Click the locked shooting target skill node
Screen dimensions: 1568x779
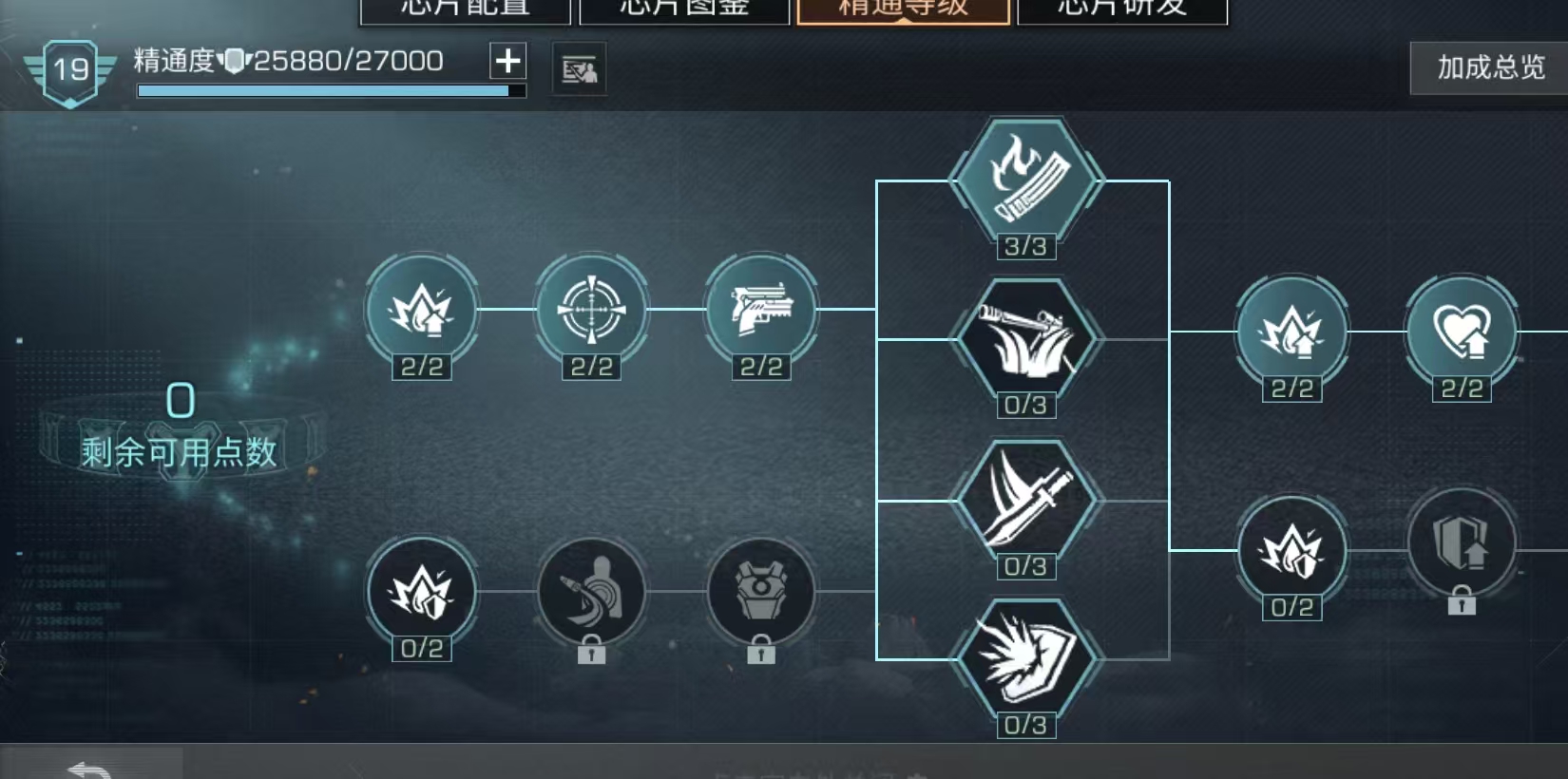pyautogui.click(x=591, y=591)
